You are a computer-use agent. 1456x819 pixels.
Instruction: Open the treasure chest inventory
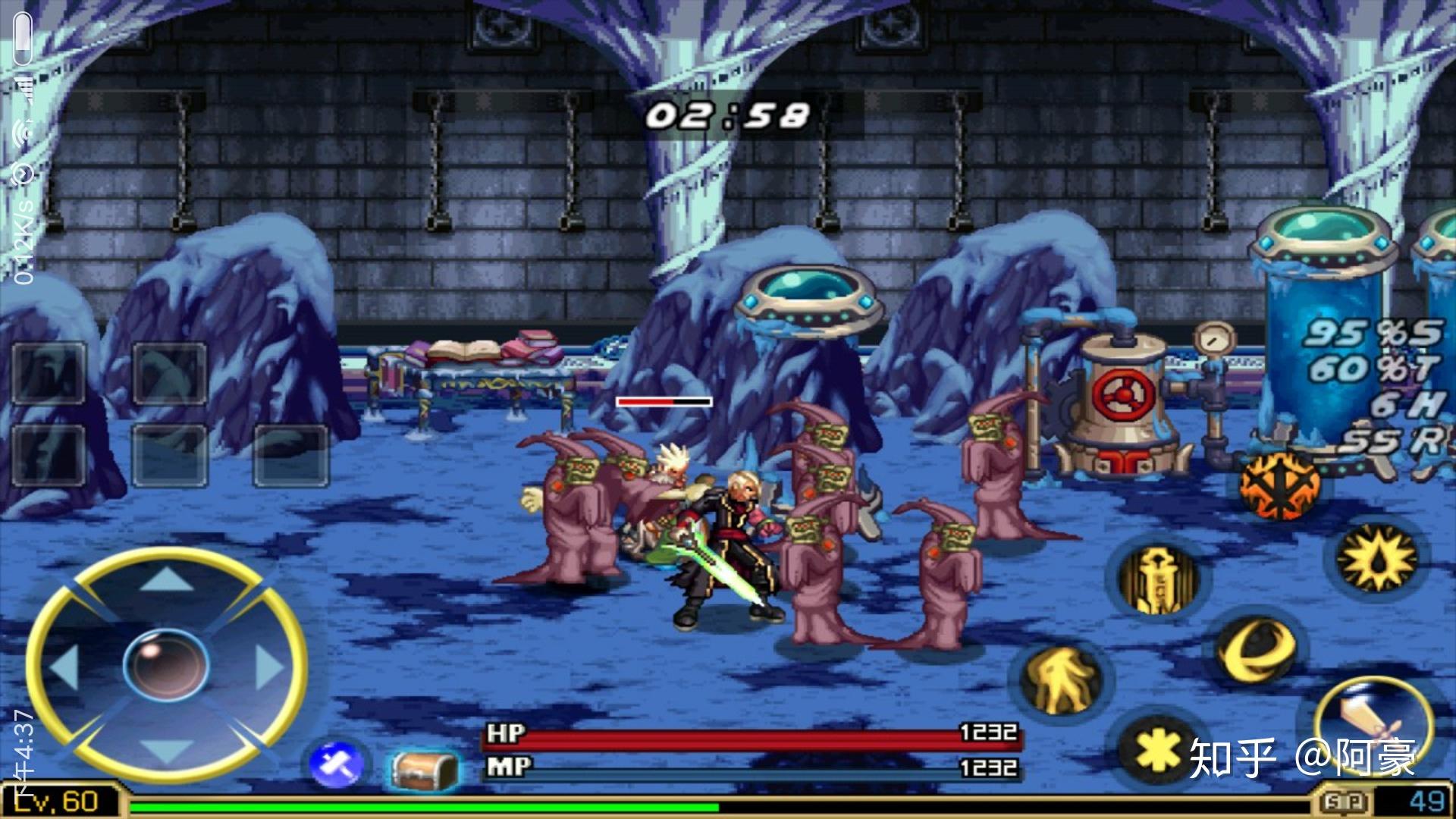coord(425,769)
